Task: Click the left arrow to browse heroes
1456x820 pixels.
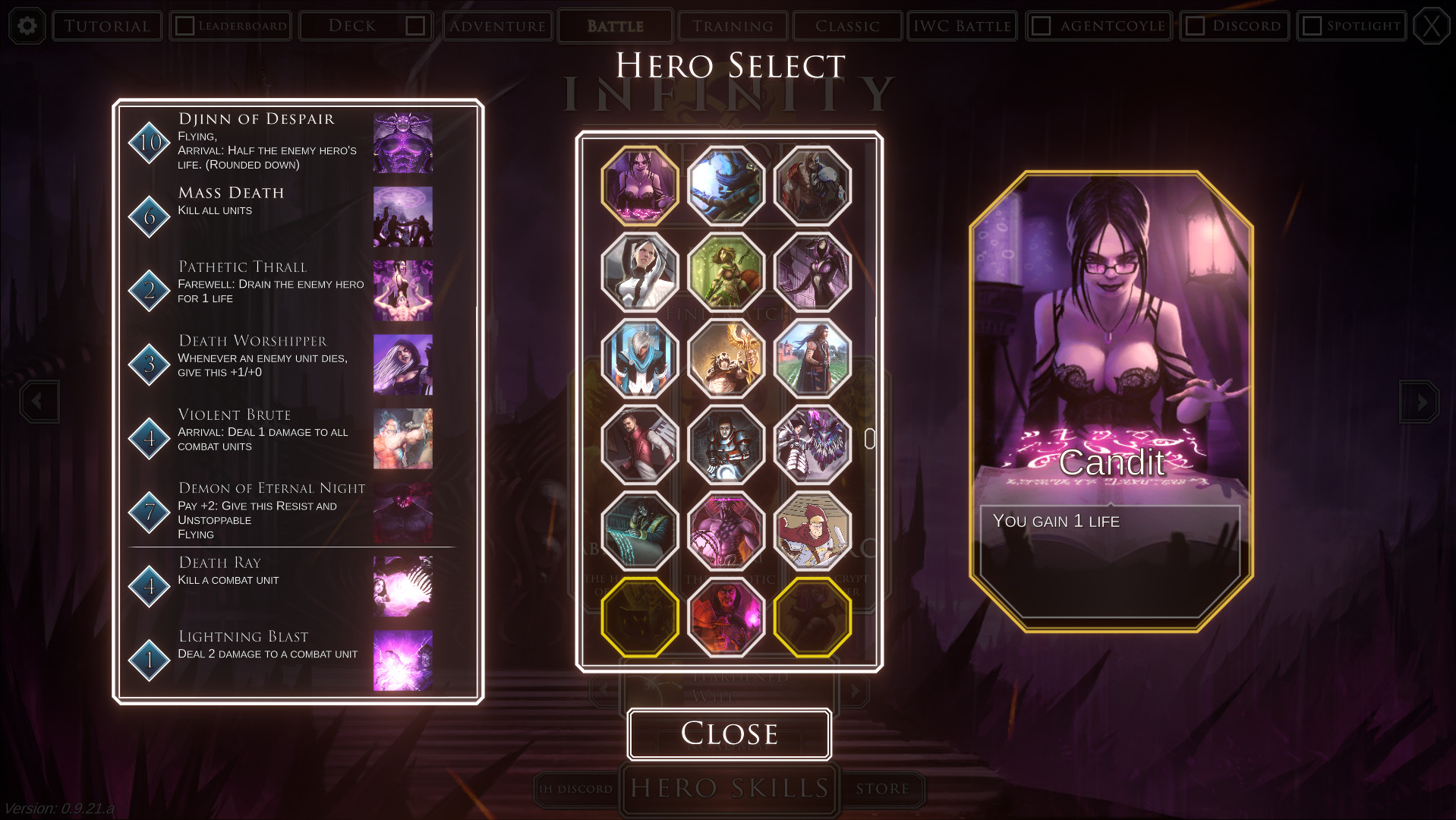Action: point(39,402)
